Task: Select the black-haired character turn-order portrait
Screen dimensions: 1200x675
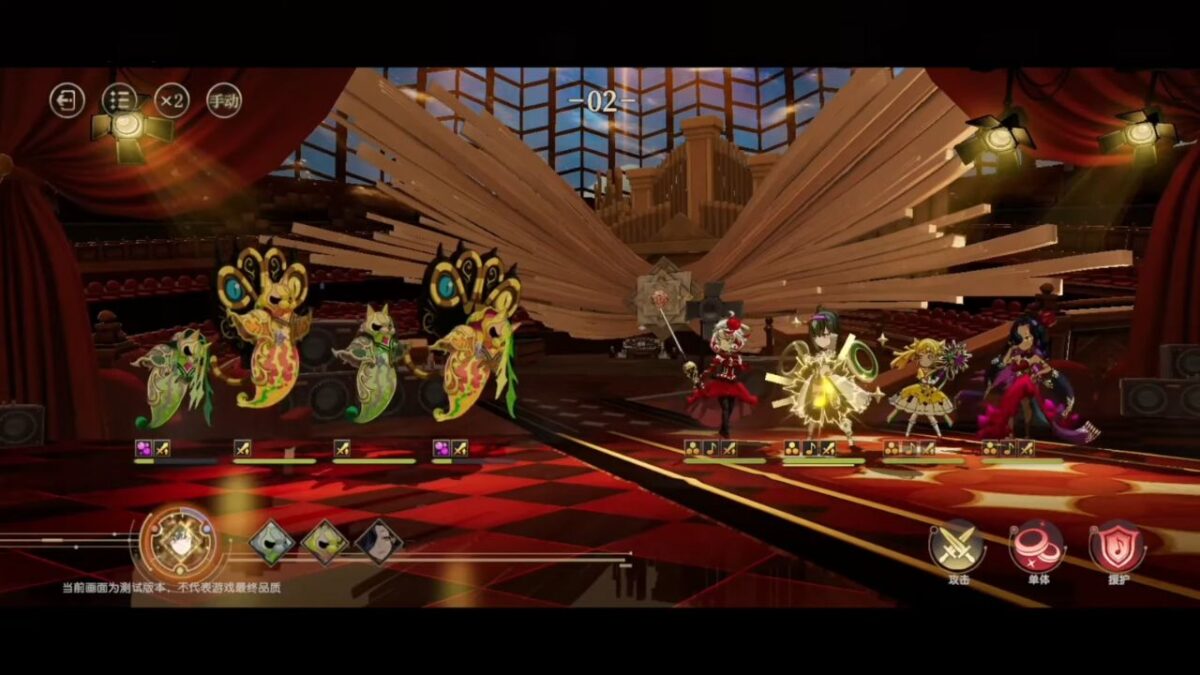Action: click(x=379, y=542)
